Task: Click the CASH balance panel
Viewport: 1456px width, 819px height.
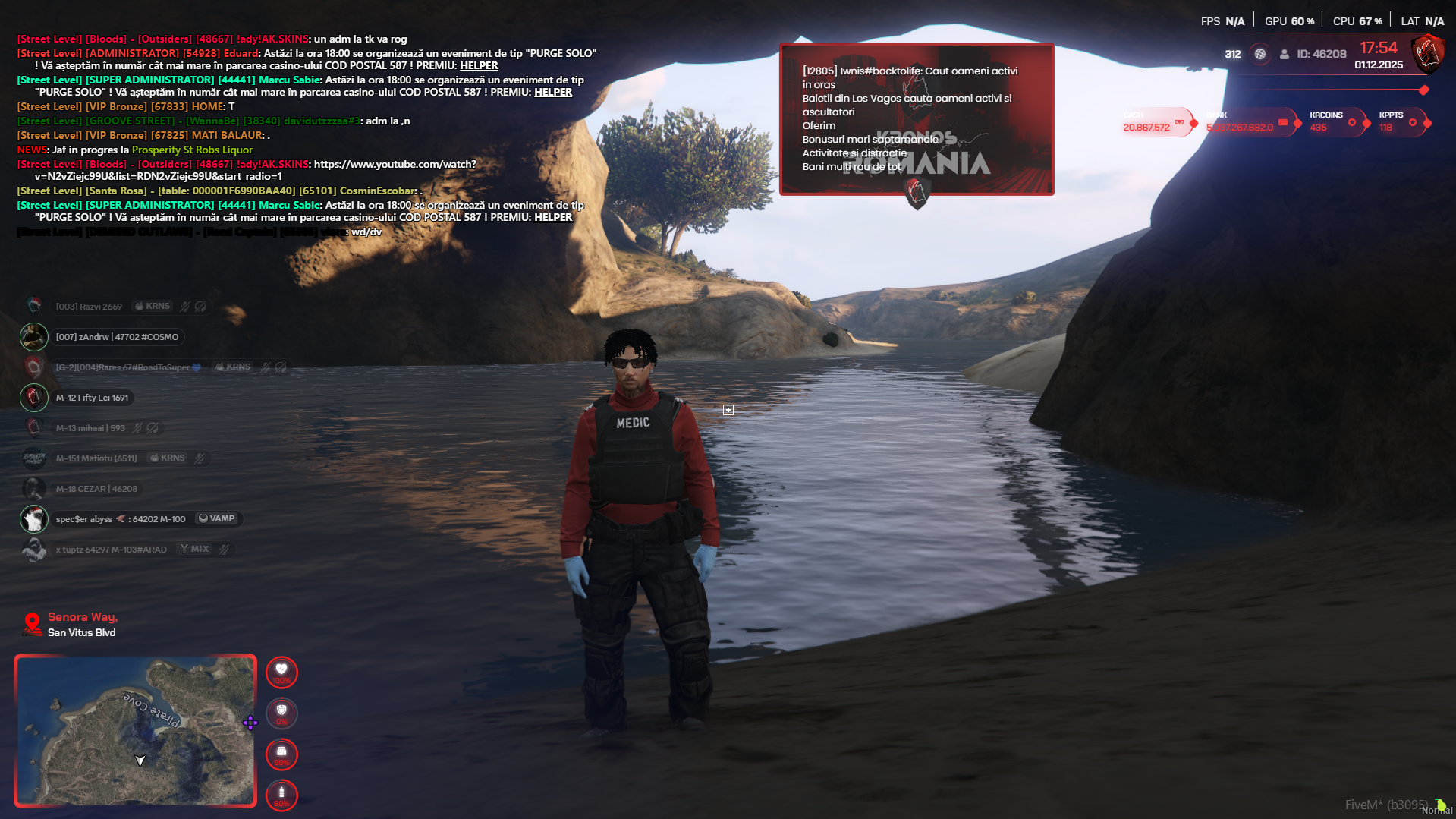Action: (x=1154, y=122)
